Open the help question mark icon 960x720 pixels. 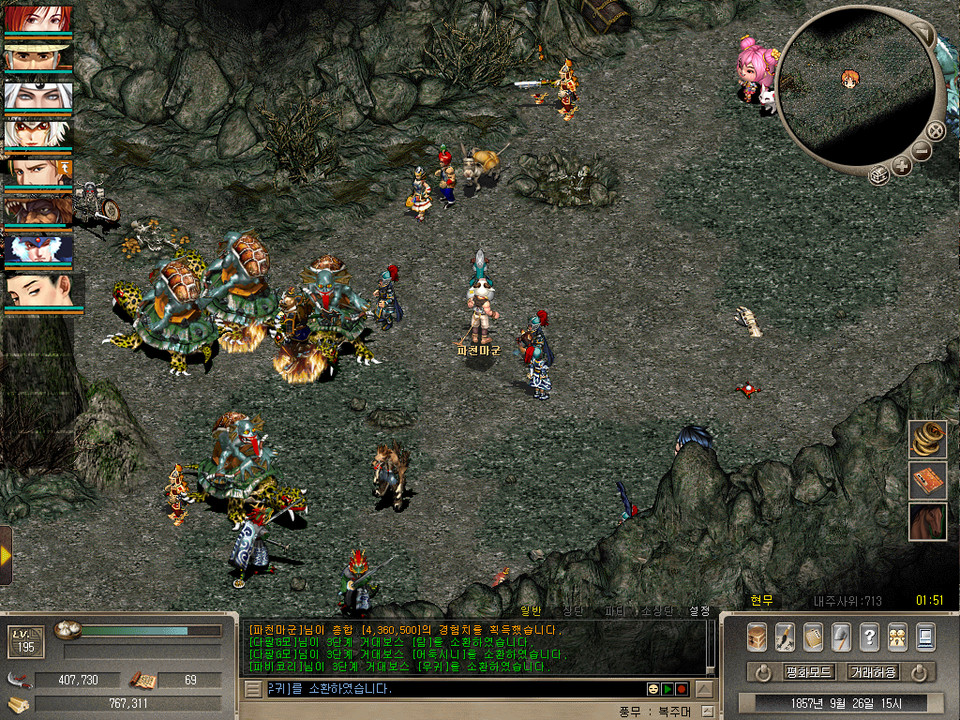pos(869,636)
